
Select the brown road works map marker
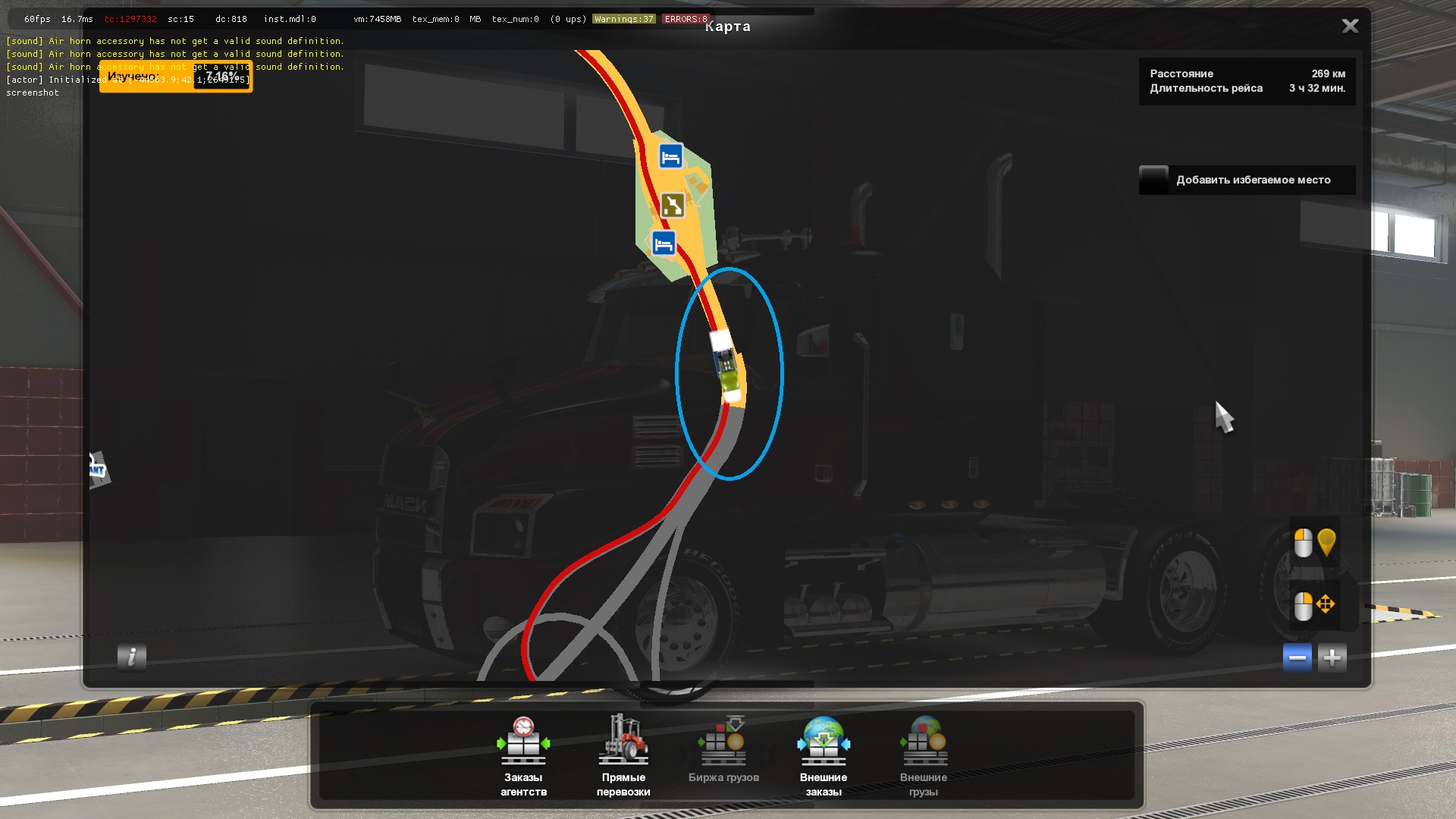pyautogui.click(x=673, y=205)
